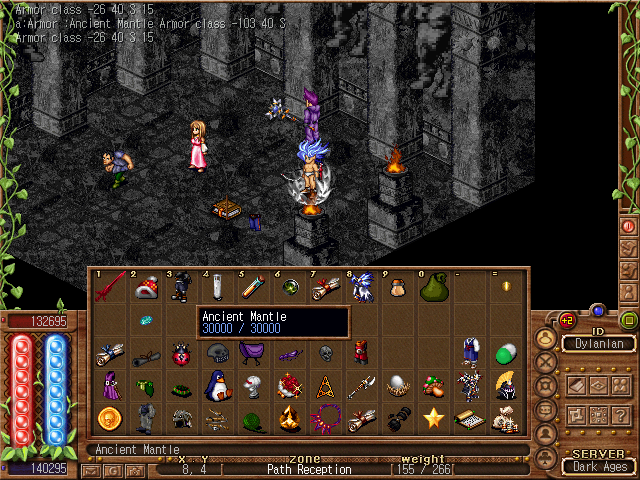Select the white vial in slot 4
Viewport: 640px width, 480px height.
(x=217, y=287)
